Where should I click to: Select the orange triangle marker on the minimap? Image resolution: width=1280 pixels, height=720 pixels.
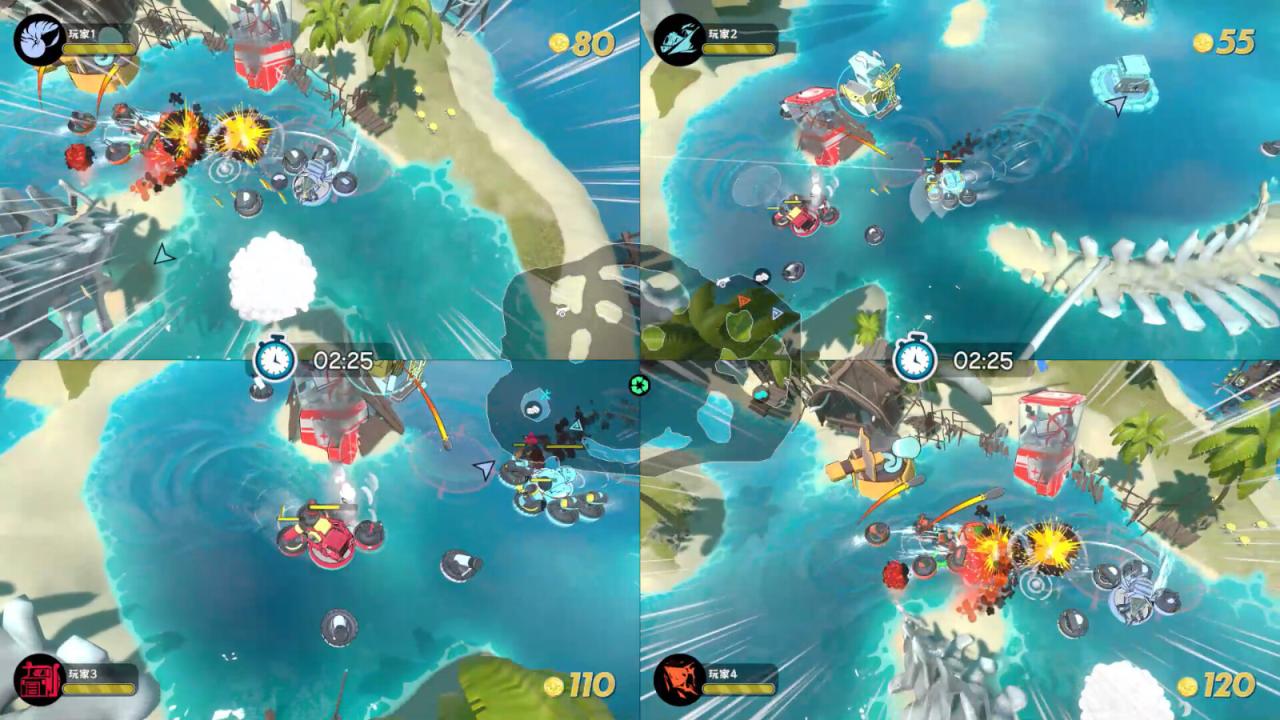744,300
